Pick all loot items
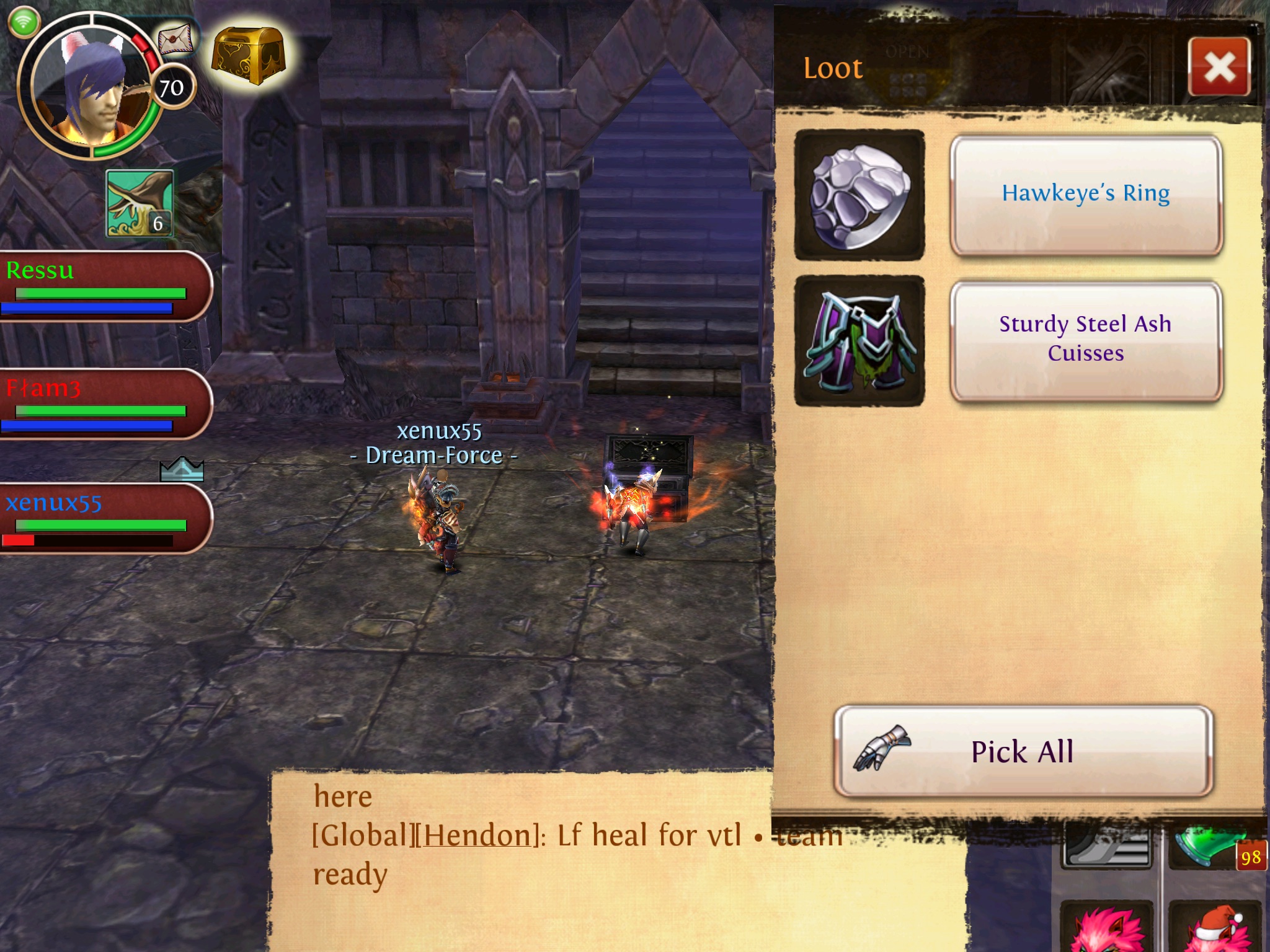 coord(1023,751)
